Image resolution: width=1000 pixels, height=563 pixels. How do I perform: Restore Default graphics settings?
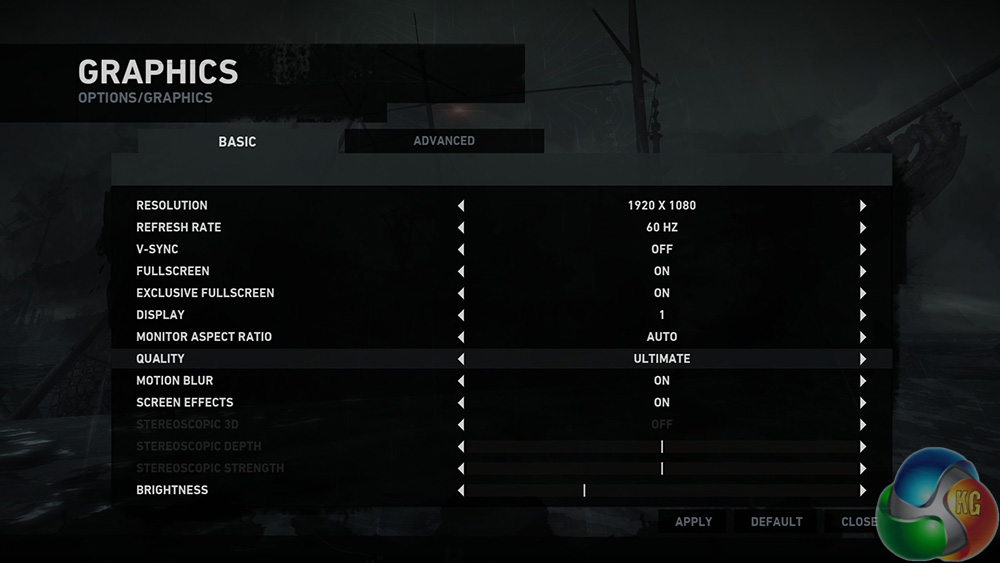[776, 522]
